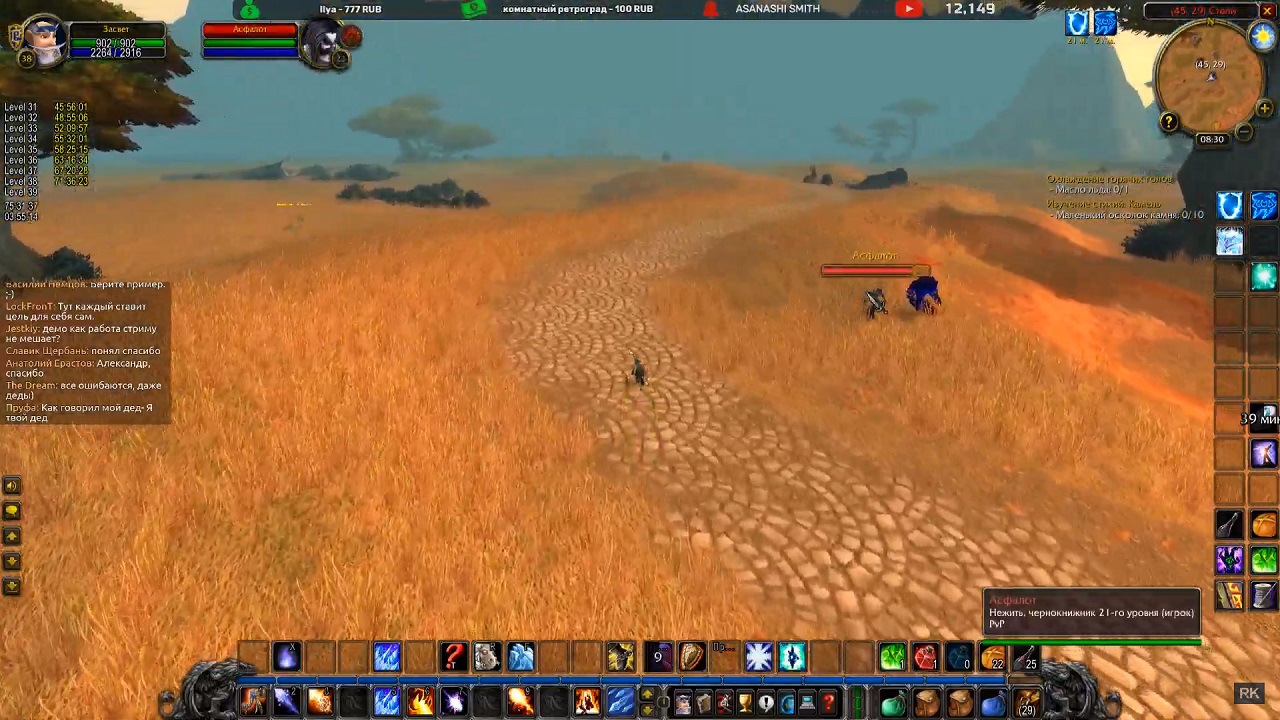
Task: Zoom out the minimap with minus button
Action: pos(1243,131)
